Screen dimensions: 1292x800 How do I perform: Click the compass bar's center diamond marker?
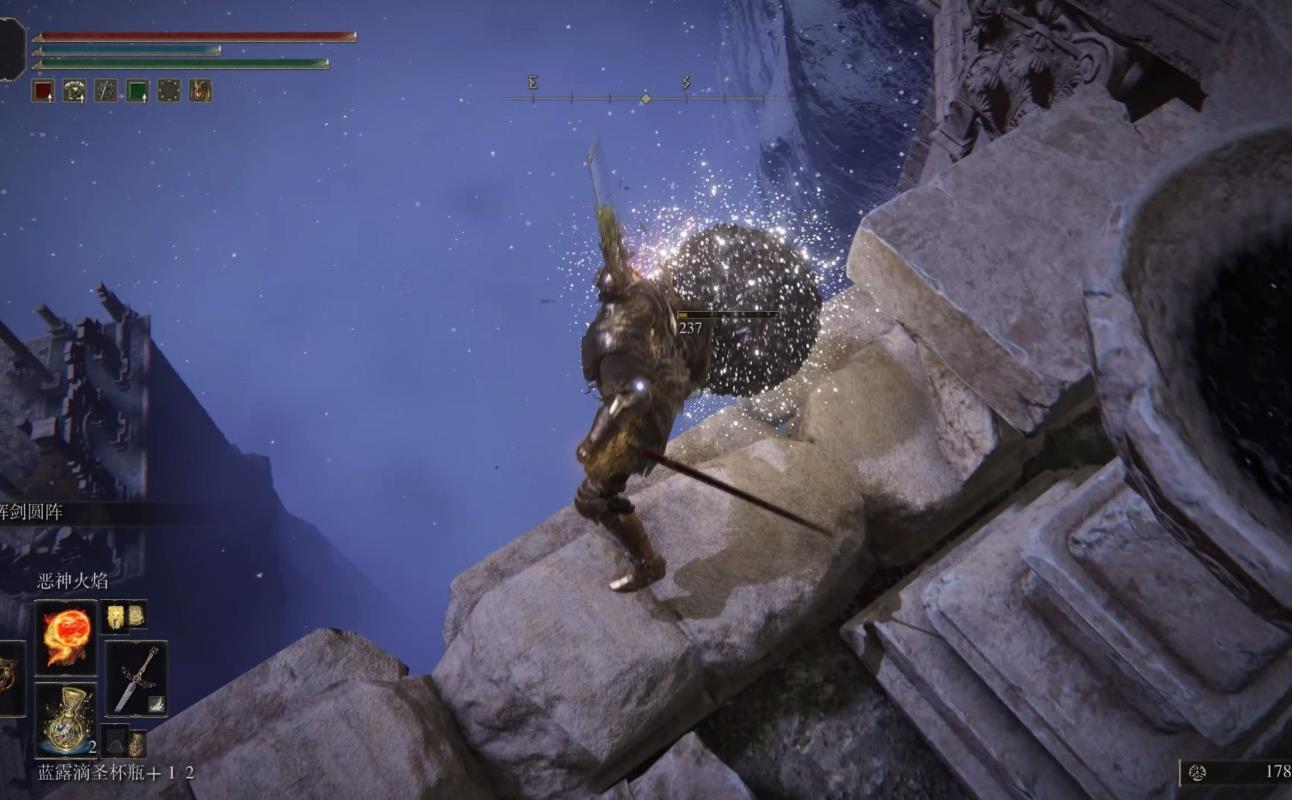(645, 98)
